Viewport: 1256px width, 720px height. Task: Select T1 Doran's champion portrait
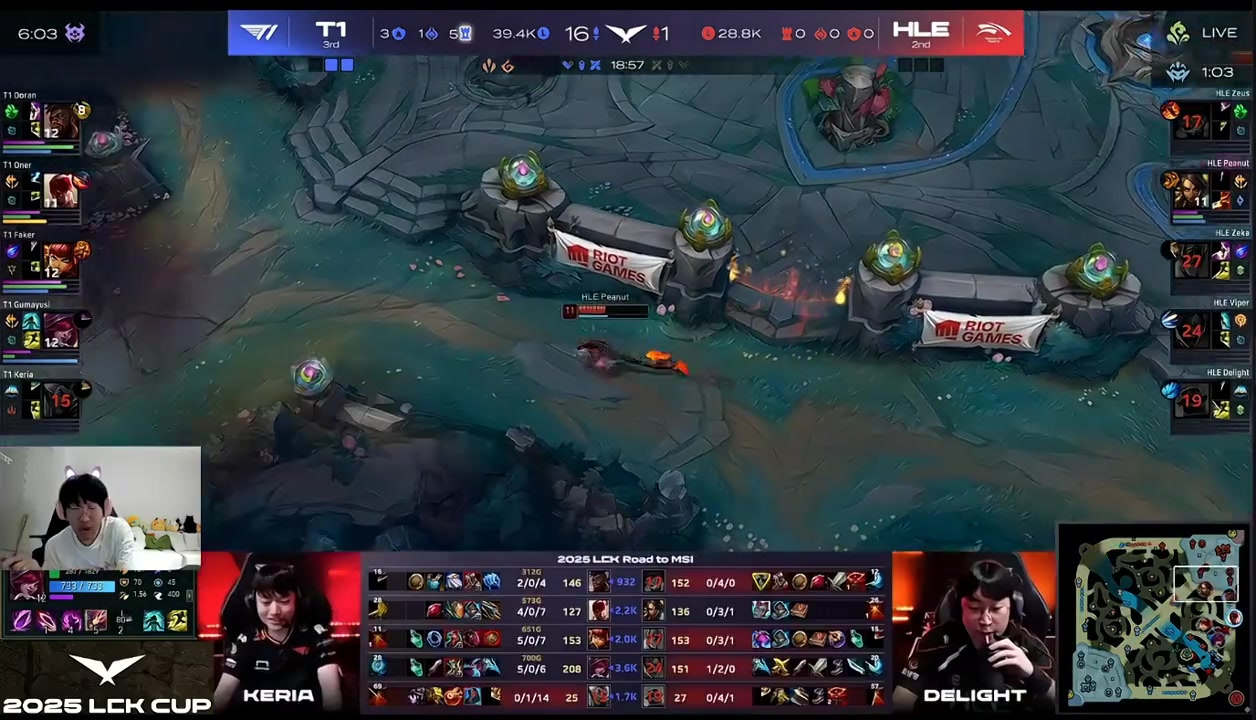coord(59,121)
